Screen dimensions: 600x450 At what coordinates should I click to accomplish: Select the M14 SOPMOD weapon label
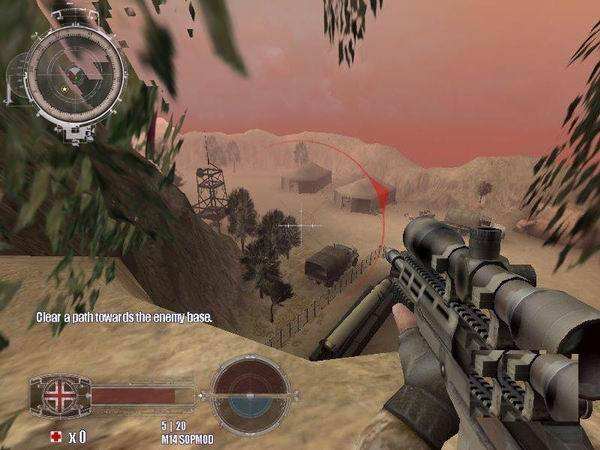(x=186, y=439)
